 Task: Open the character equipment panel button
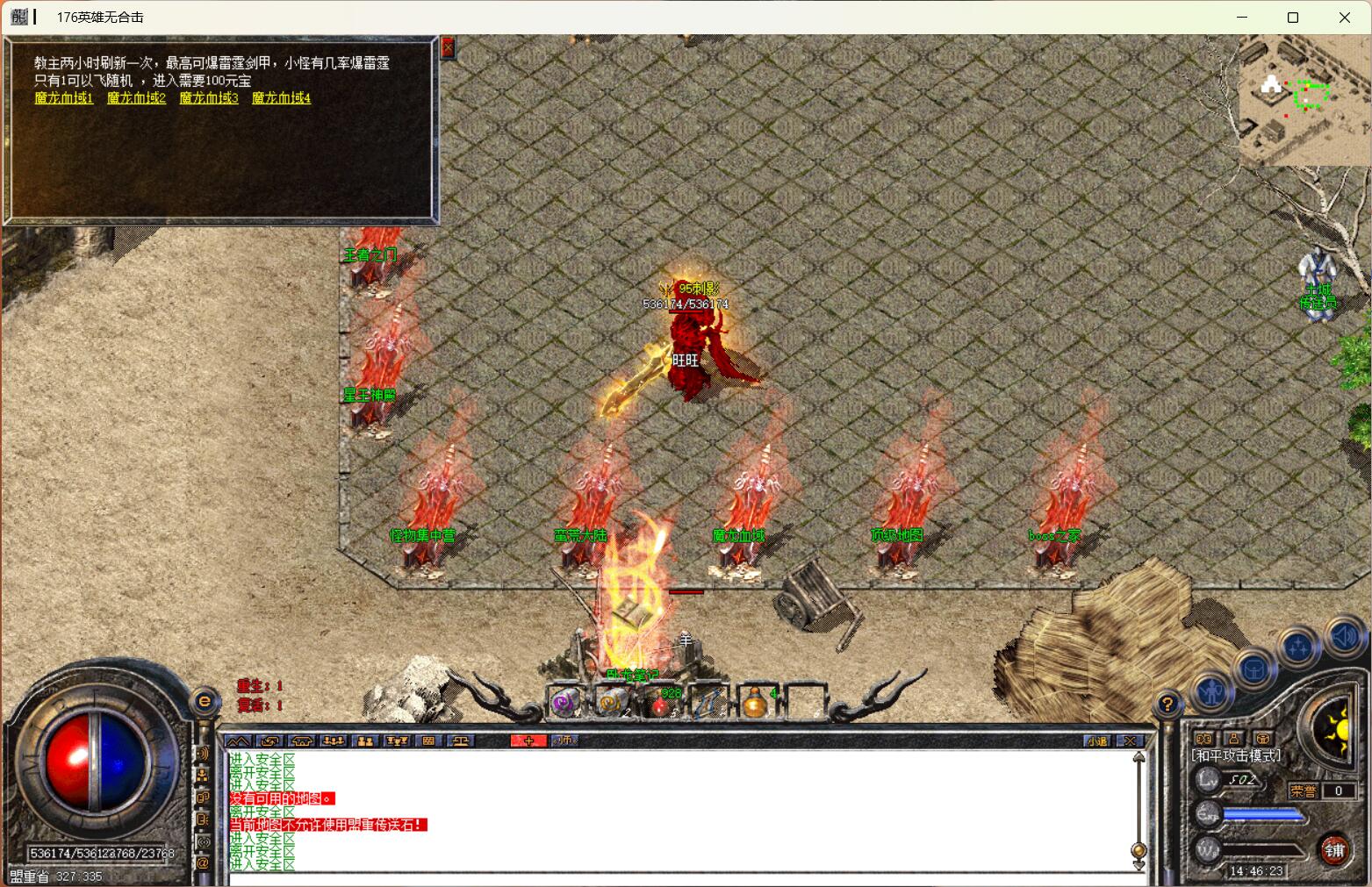point(1212,693)
